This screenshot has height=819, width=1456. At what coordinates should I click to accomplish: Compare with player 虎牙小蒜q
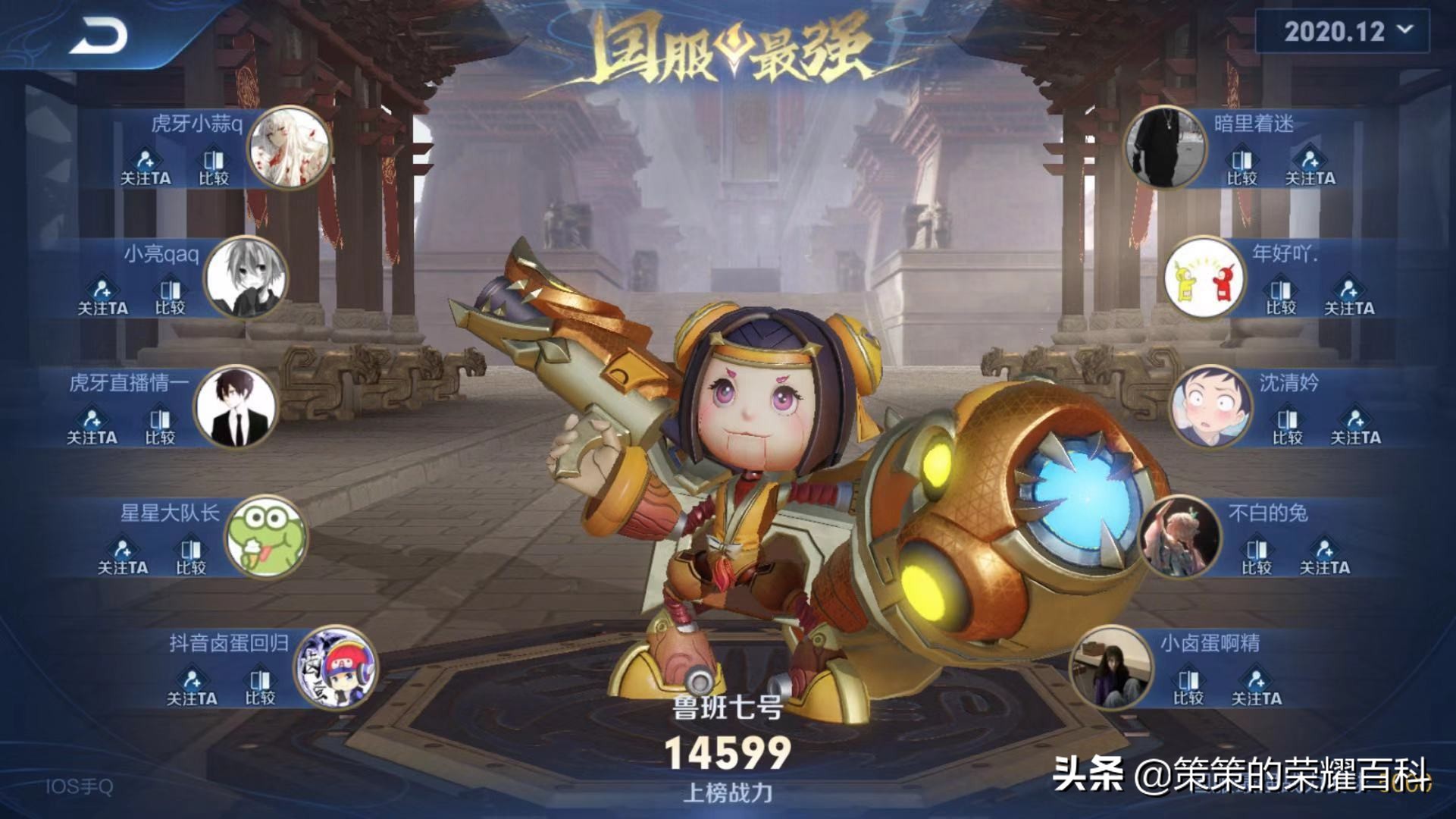coord(214,168)
